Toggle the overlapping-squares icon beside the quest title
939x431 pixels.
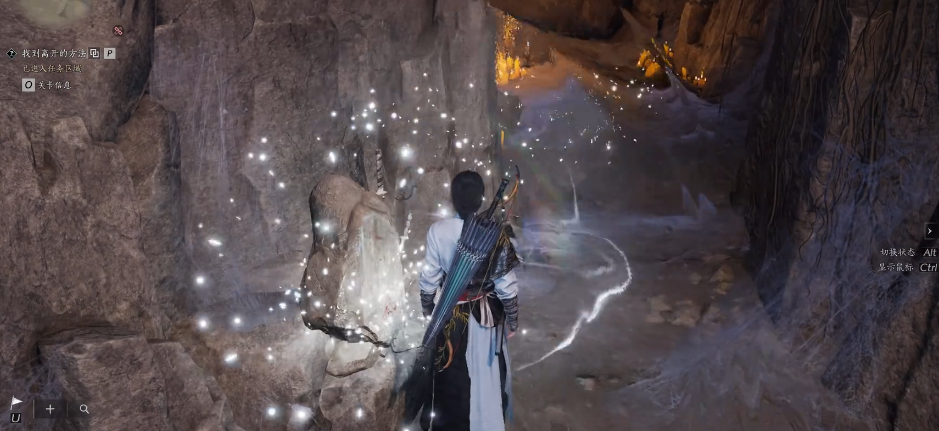coord(94,53)
